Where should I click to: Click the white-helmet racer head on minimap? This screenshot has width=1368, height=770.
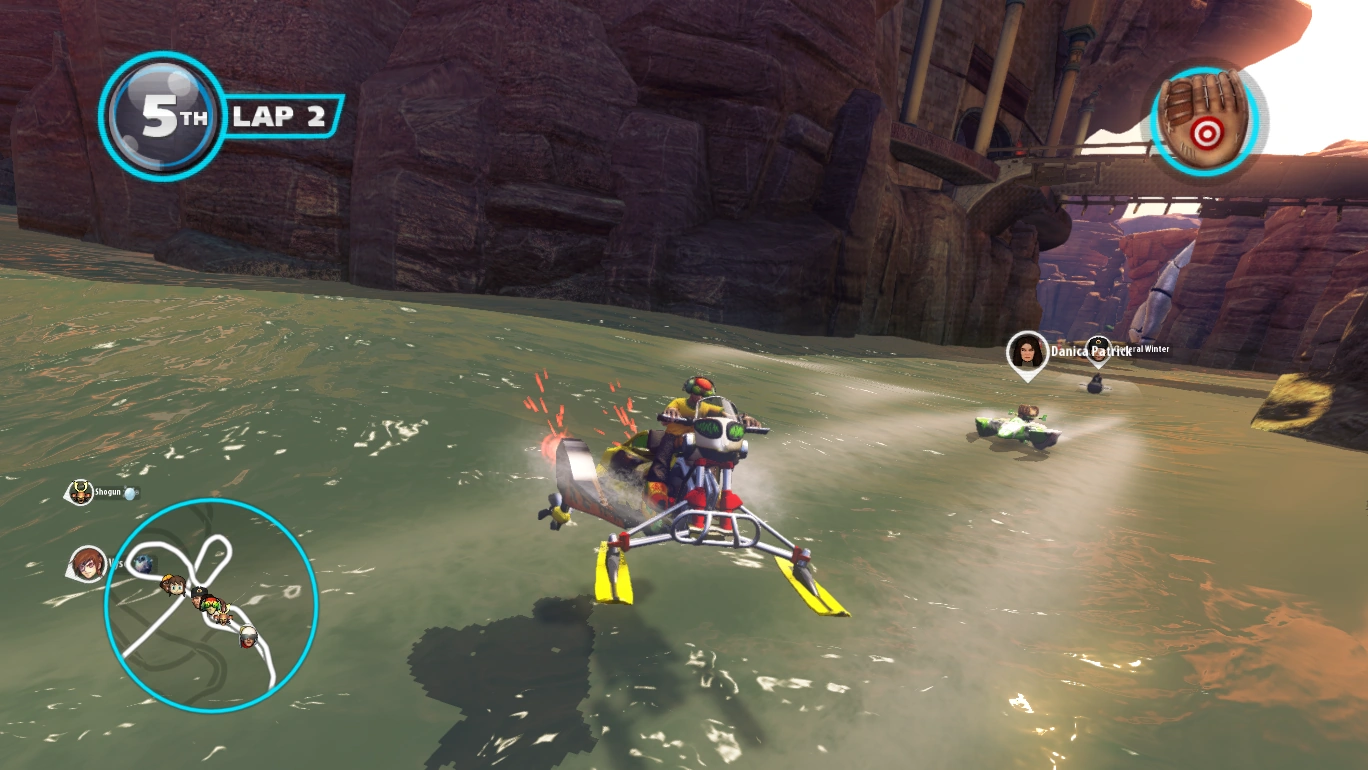tap(247, 636)
